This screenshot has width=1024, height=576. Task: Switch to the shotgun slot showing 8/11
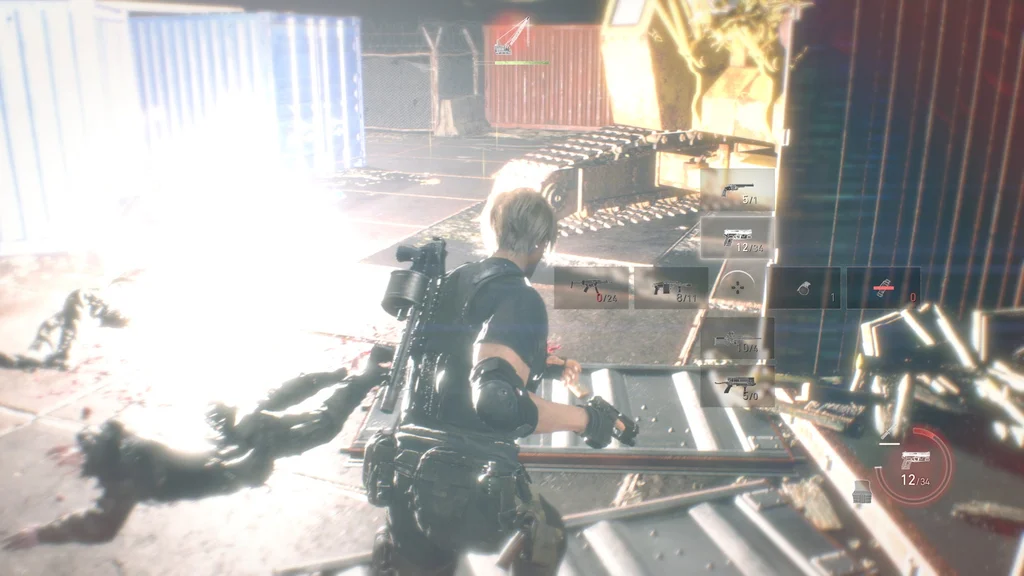pos(671,287)
